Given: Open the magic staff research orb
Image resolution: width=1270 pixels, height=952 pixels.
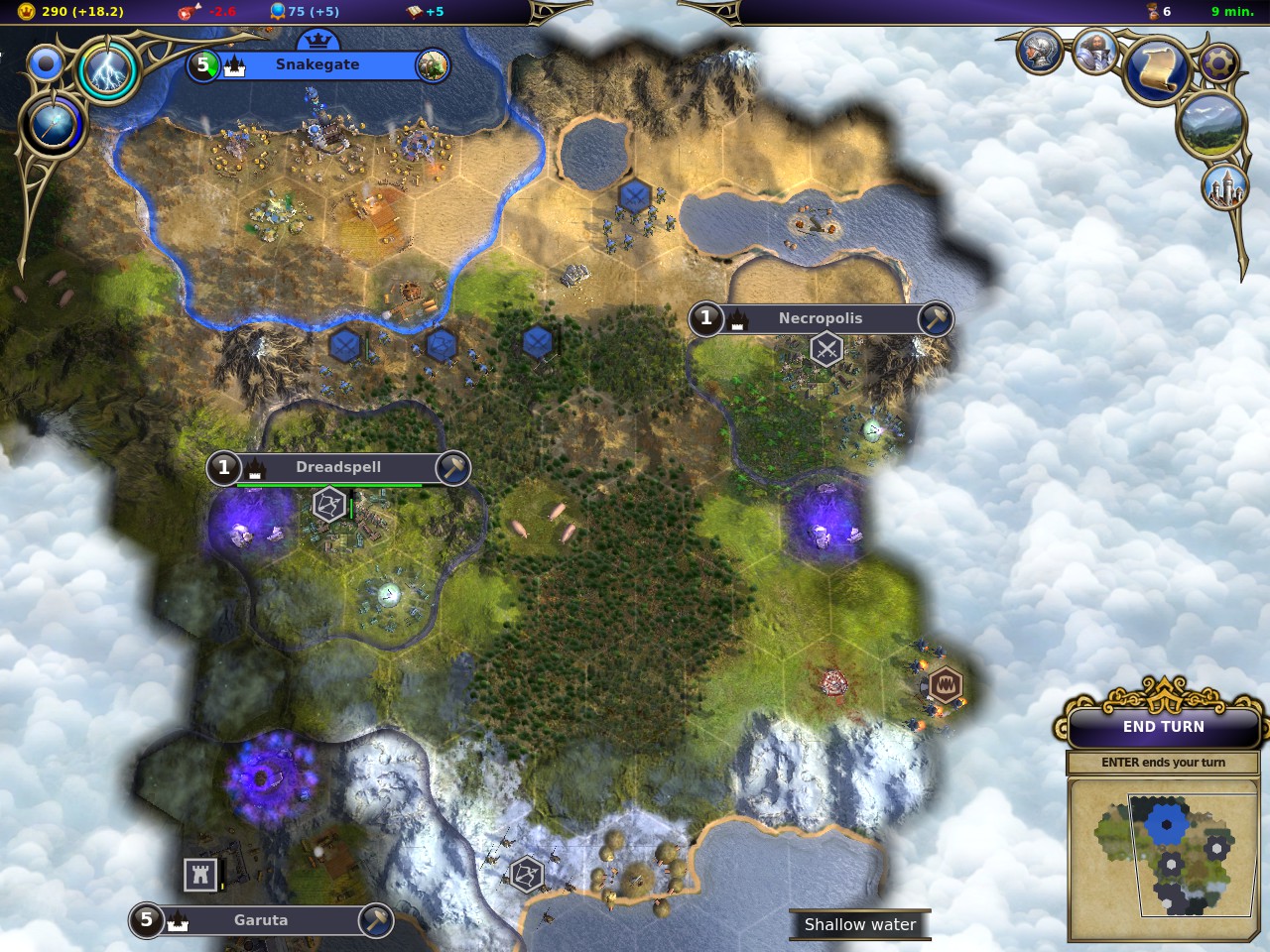Looking at the screenshot, I should 53,125.
